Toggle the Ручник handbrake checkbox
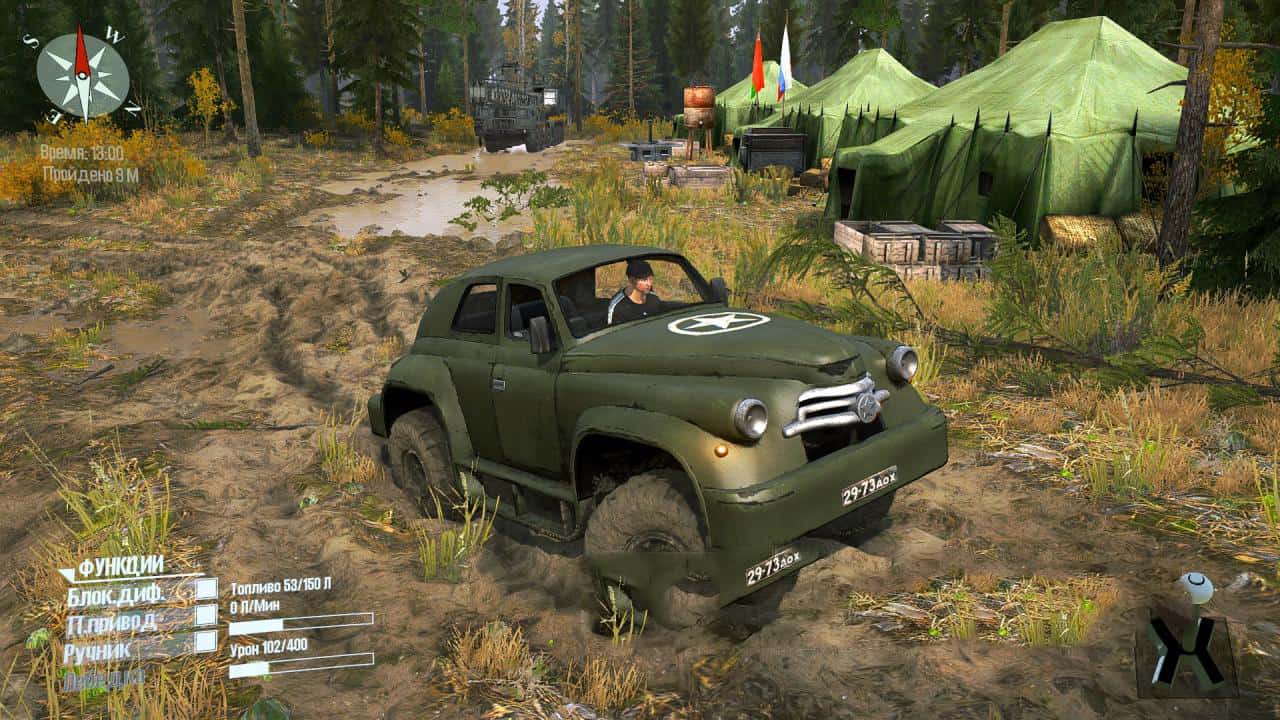This screenshot has width=1280, height=720. point(206,641)
